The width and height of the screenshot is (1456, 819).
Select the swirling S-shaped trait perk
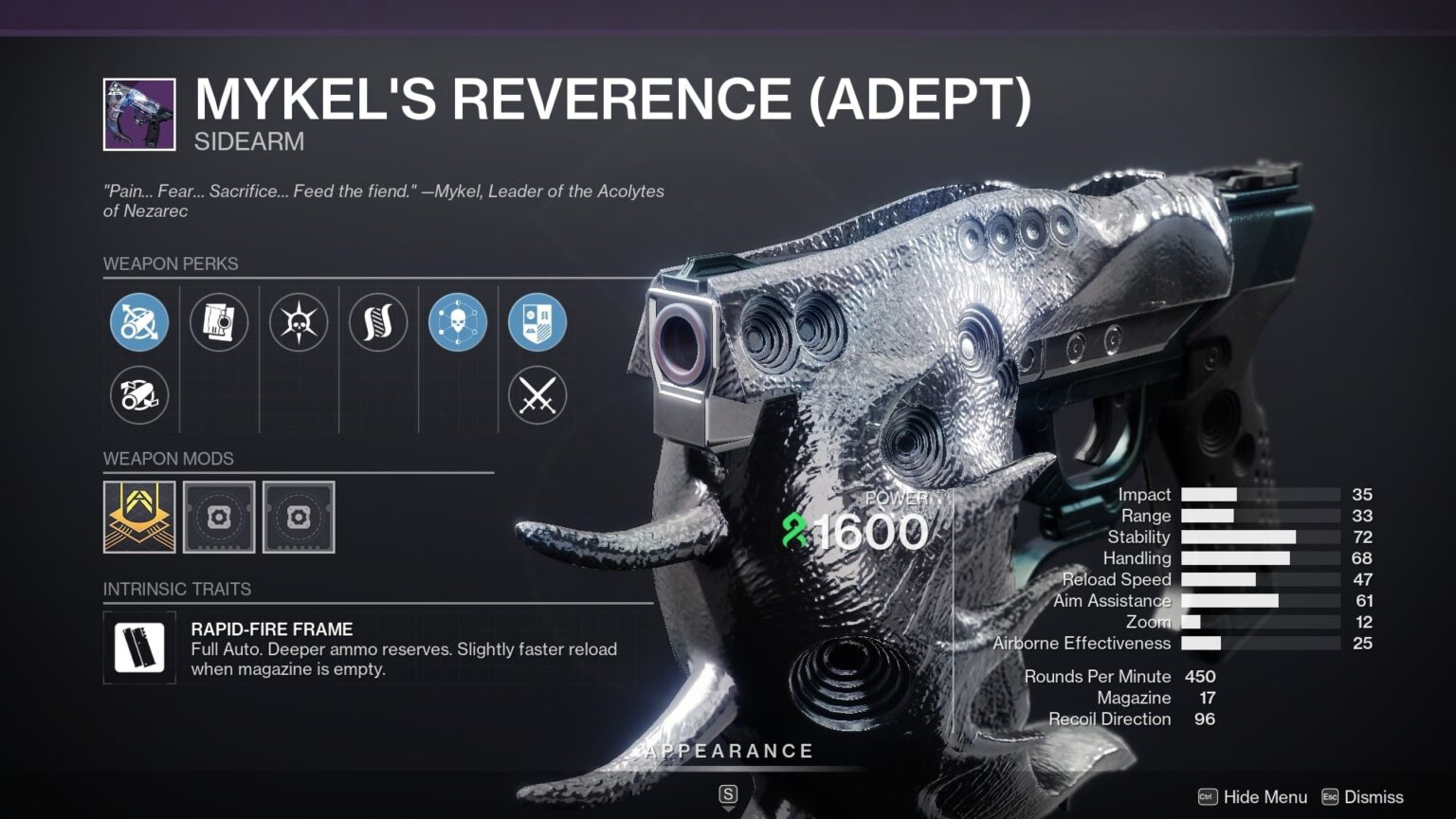(x=378, y=323)
